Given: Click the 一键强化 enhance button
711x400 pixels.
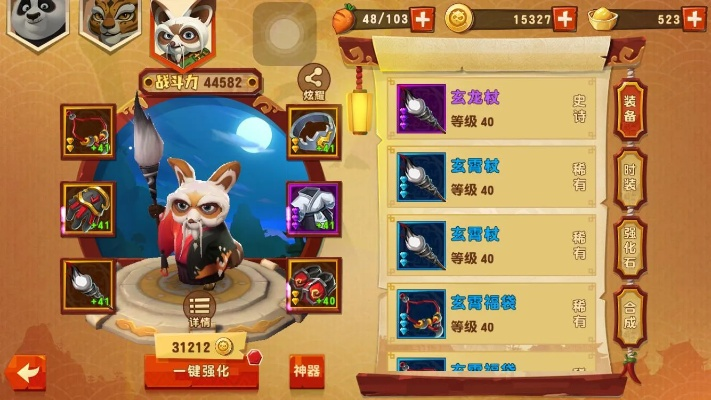Looking at the screenshot, I should point(201,371).
